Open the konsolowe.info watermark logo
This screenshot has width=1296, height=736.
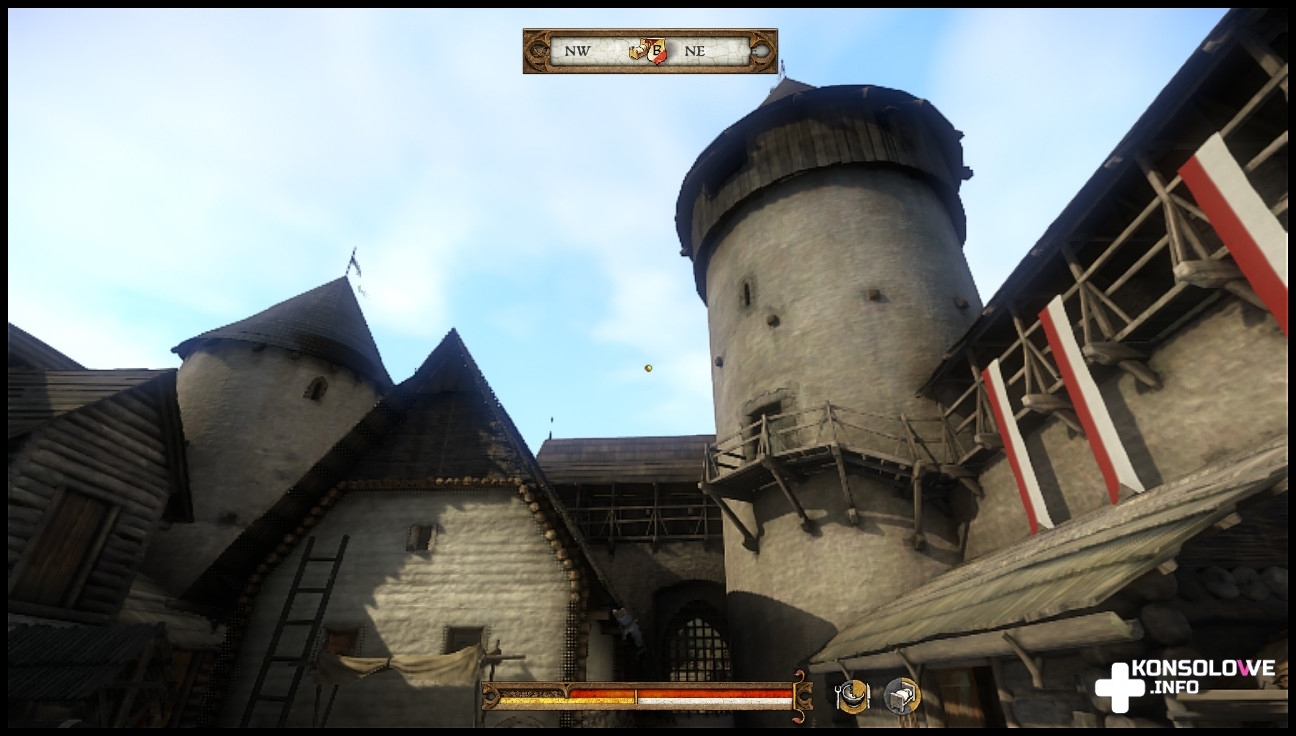point(1184,684)
